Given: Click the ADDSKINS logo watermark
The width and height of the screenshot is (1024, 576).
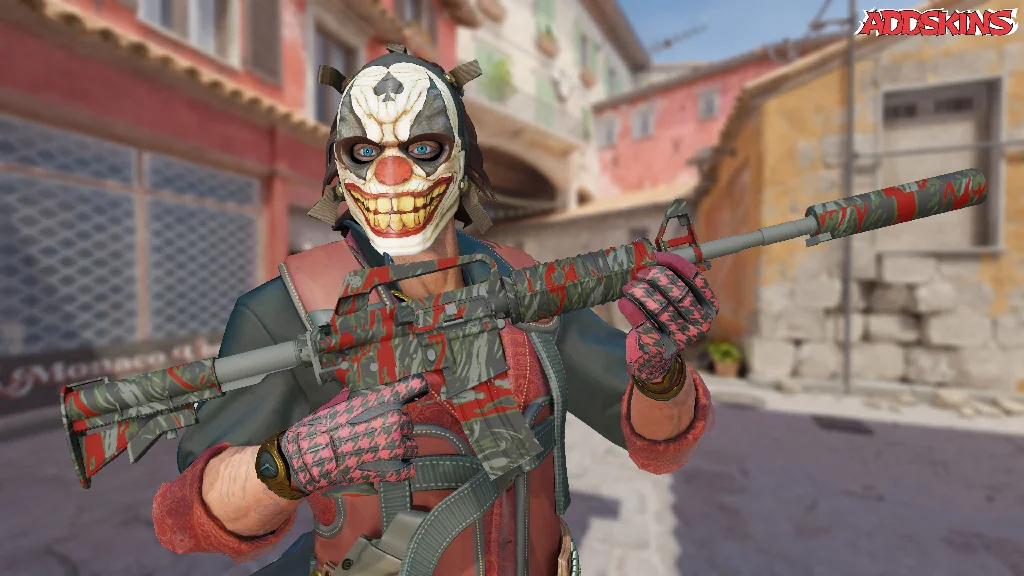Looking at the screenshot, I should click(937, 22).
